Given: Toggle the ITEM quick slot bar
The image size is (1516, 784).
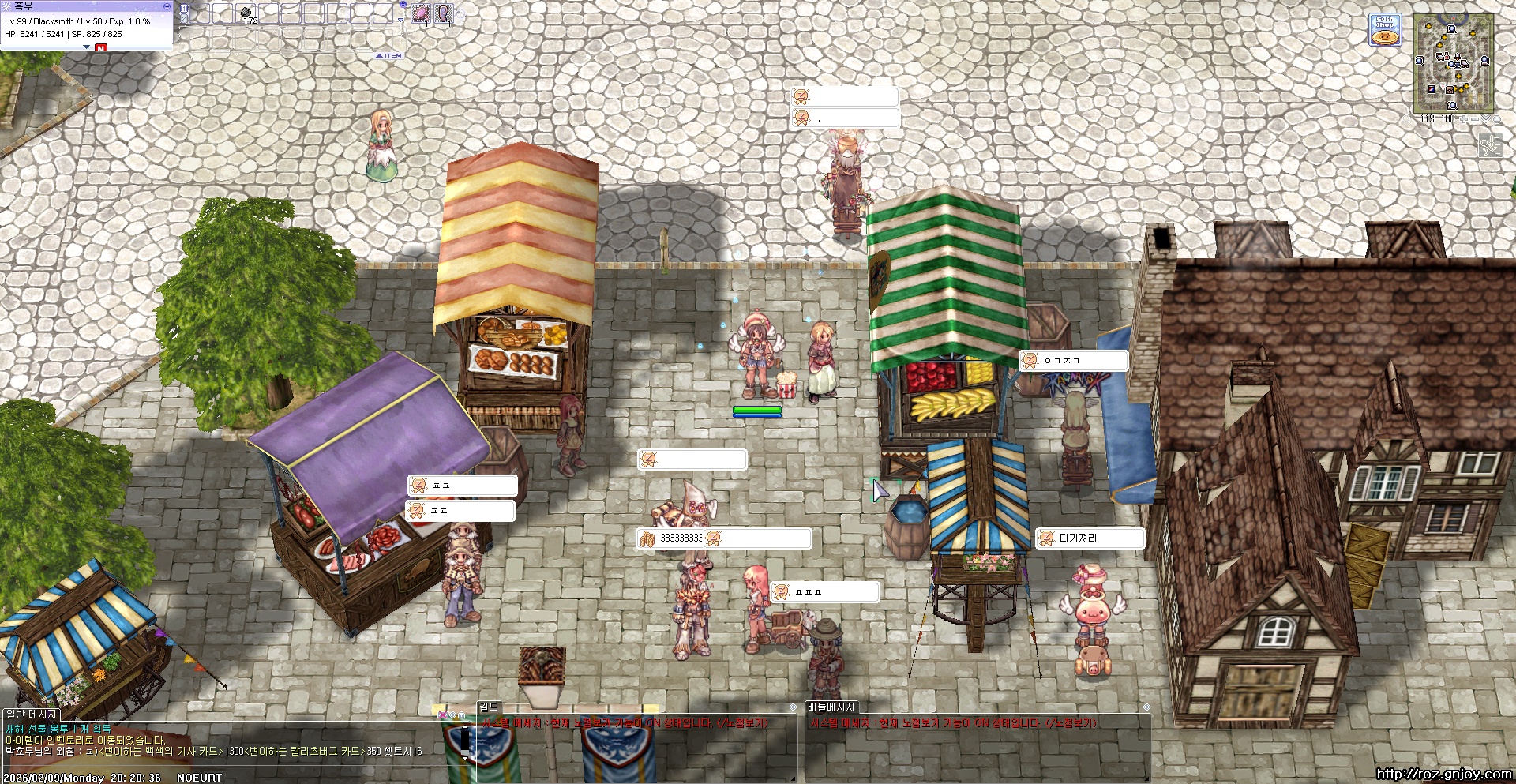Looking at the screenshot, I should (389, 56).
